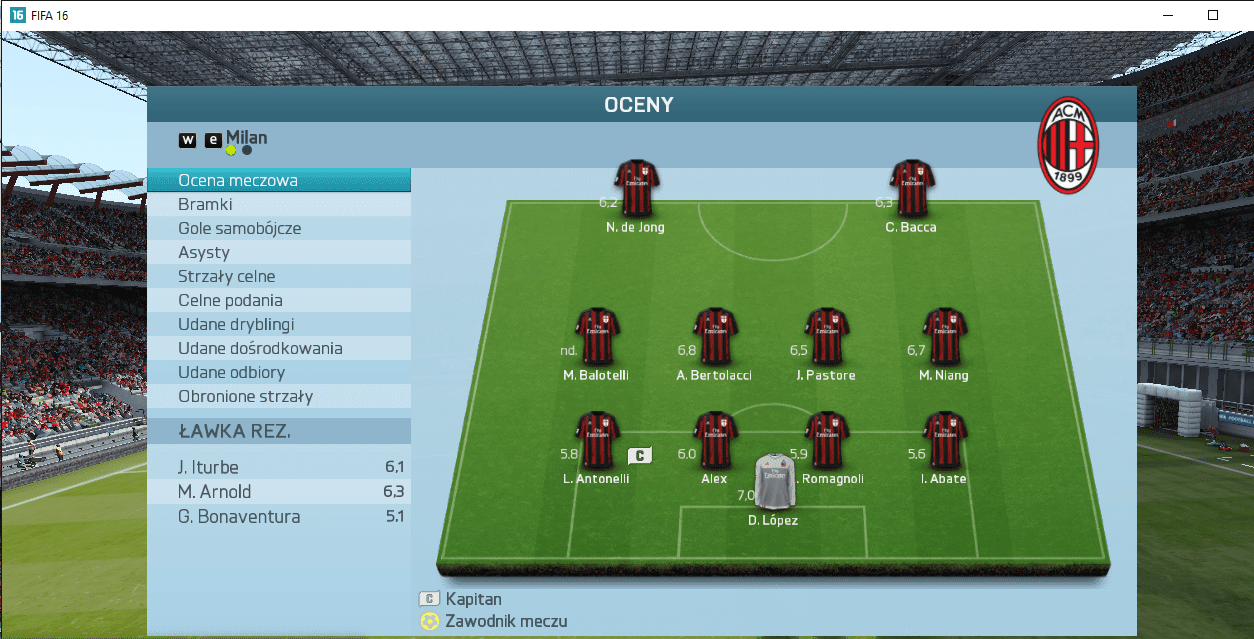Select goalkeeper D. López shirt

tap(773, 483)
